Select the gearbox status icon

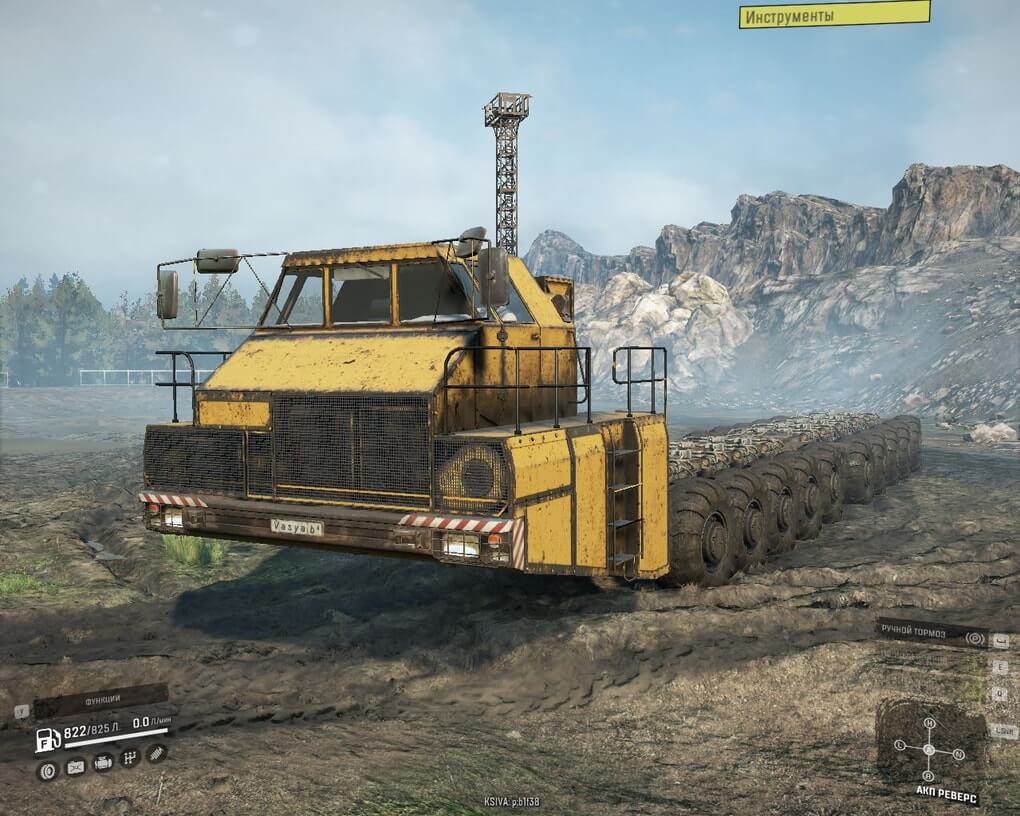tap(129, 758)
